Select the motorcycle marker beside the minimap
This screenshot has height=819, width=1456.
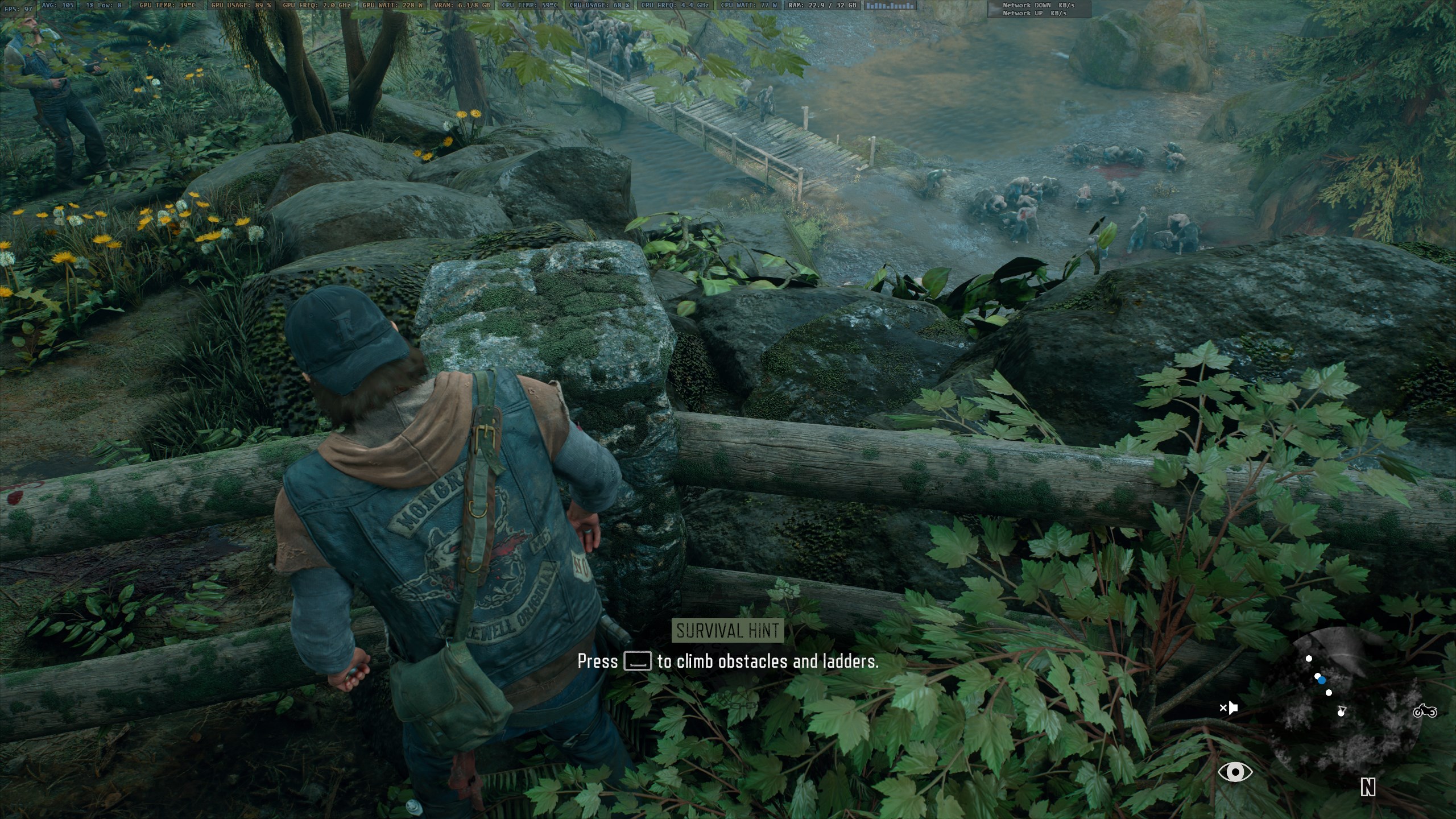pyautogui.click(x=1425, y=711)
